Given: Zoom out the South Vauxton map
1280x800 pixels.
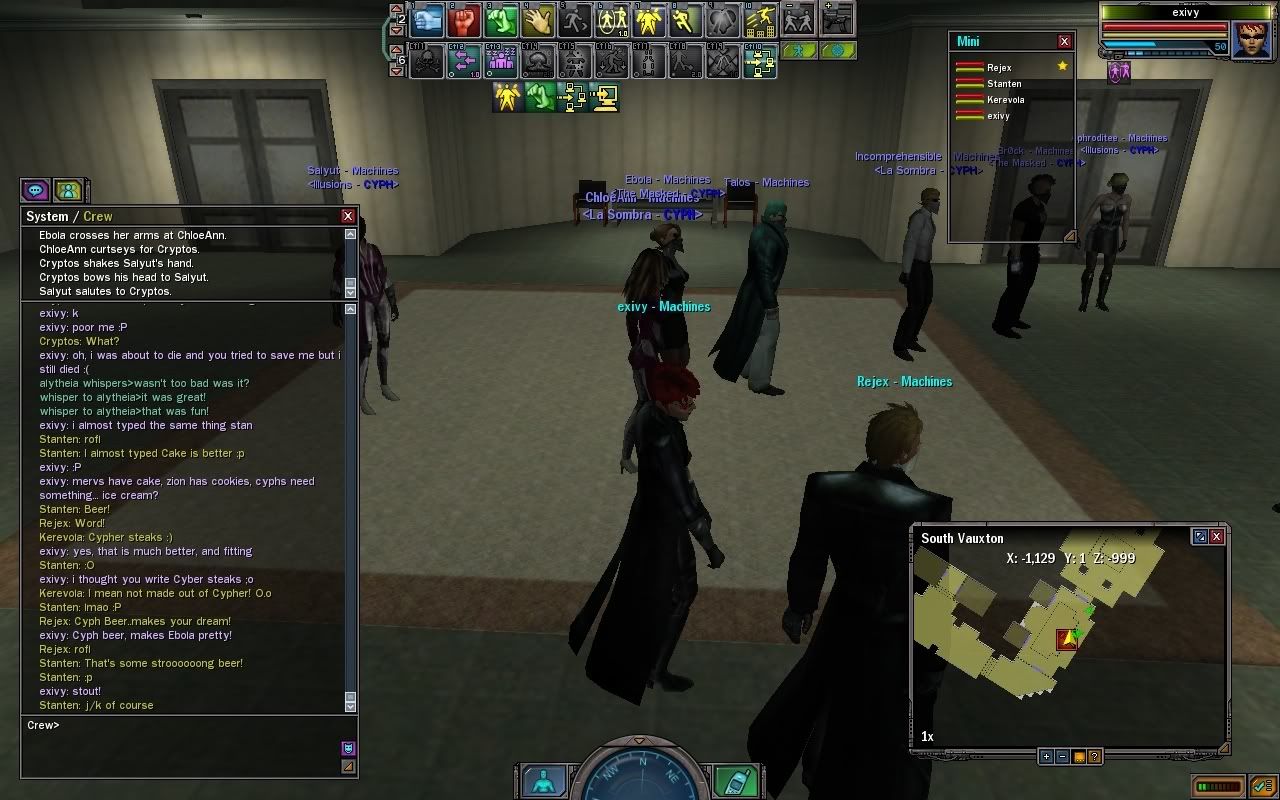Looking at the screenshot, I should coord(1062,757).
